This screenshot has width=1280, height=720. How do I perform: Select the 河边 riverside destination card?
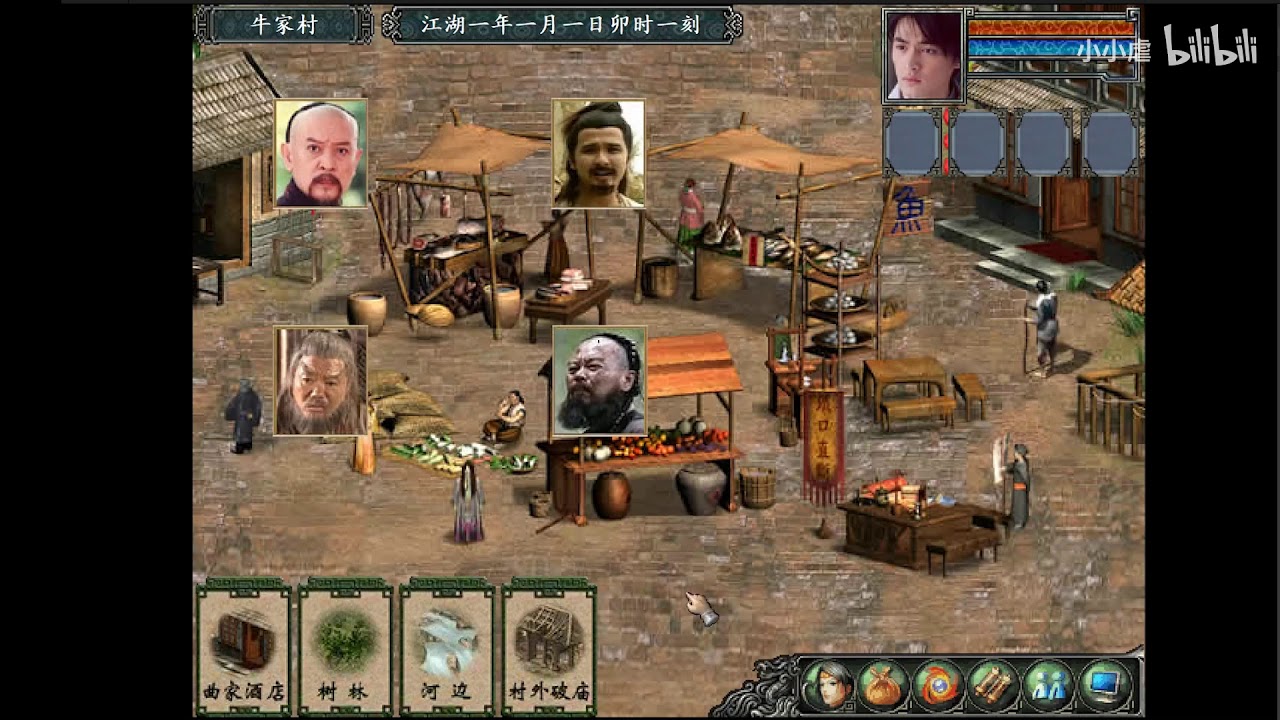click(447, 647)
